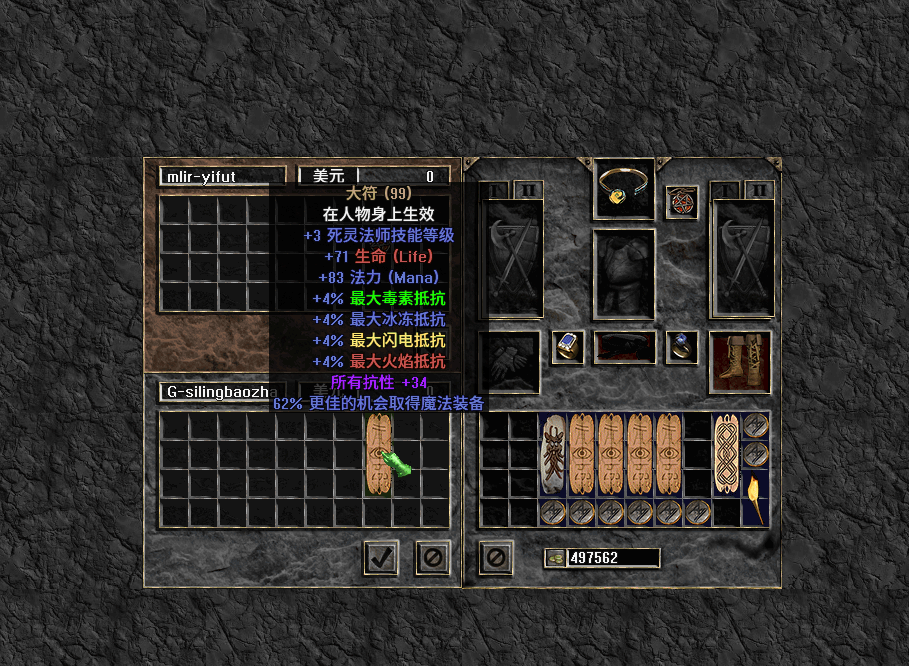Switch to weapon set II above the left weapon slot
909x666 pixels.
tap(527, 190)
